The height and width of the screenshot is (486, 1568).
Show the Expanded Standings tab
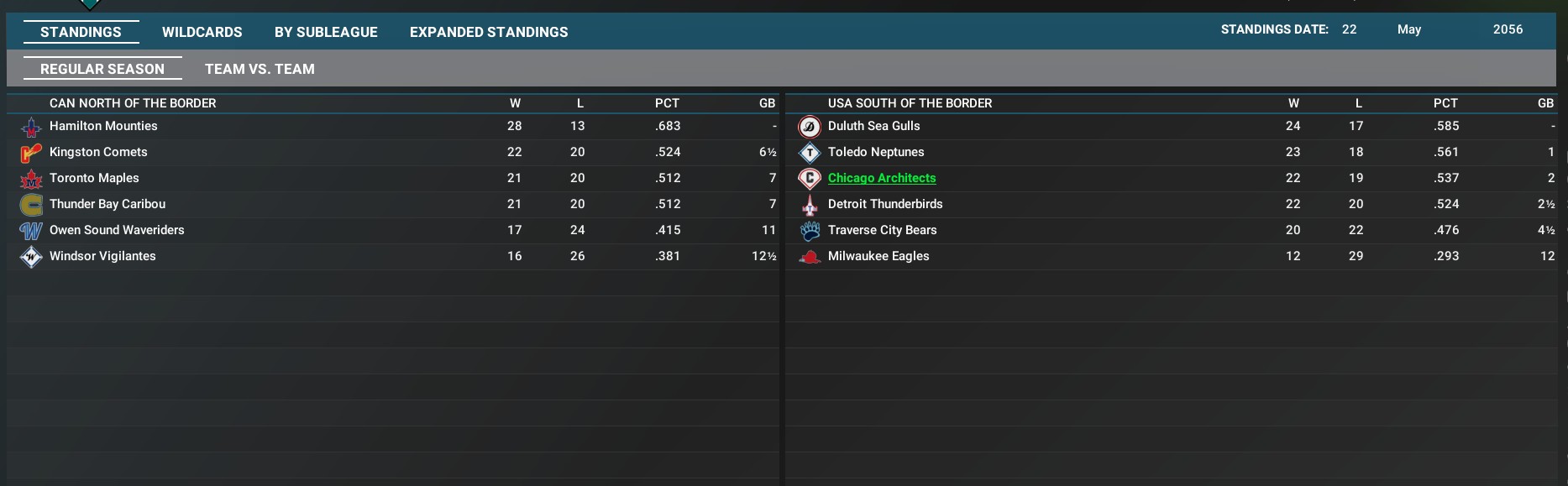pyautogui.click(x=489, y=32)
